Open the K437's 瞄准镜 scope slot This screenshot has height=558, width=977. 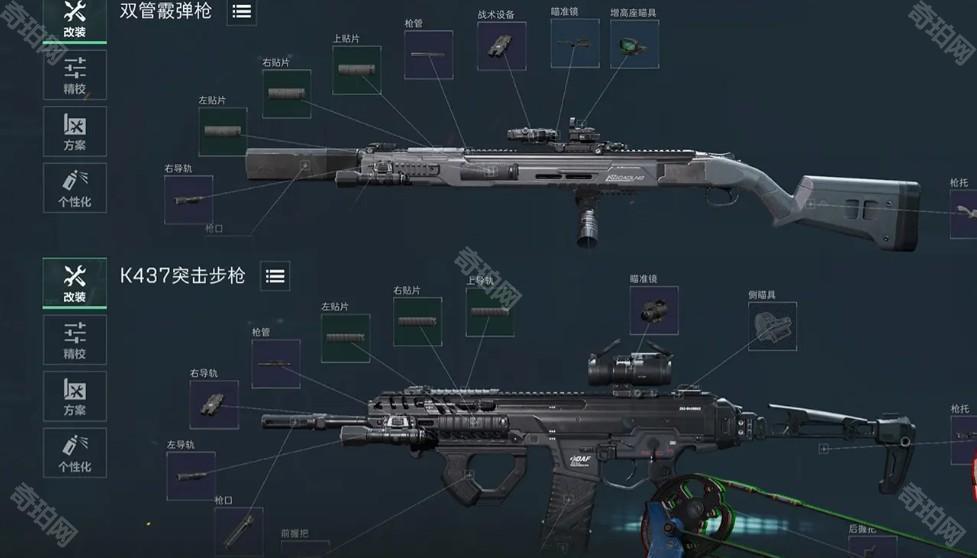654,311
